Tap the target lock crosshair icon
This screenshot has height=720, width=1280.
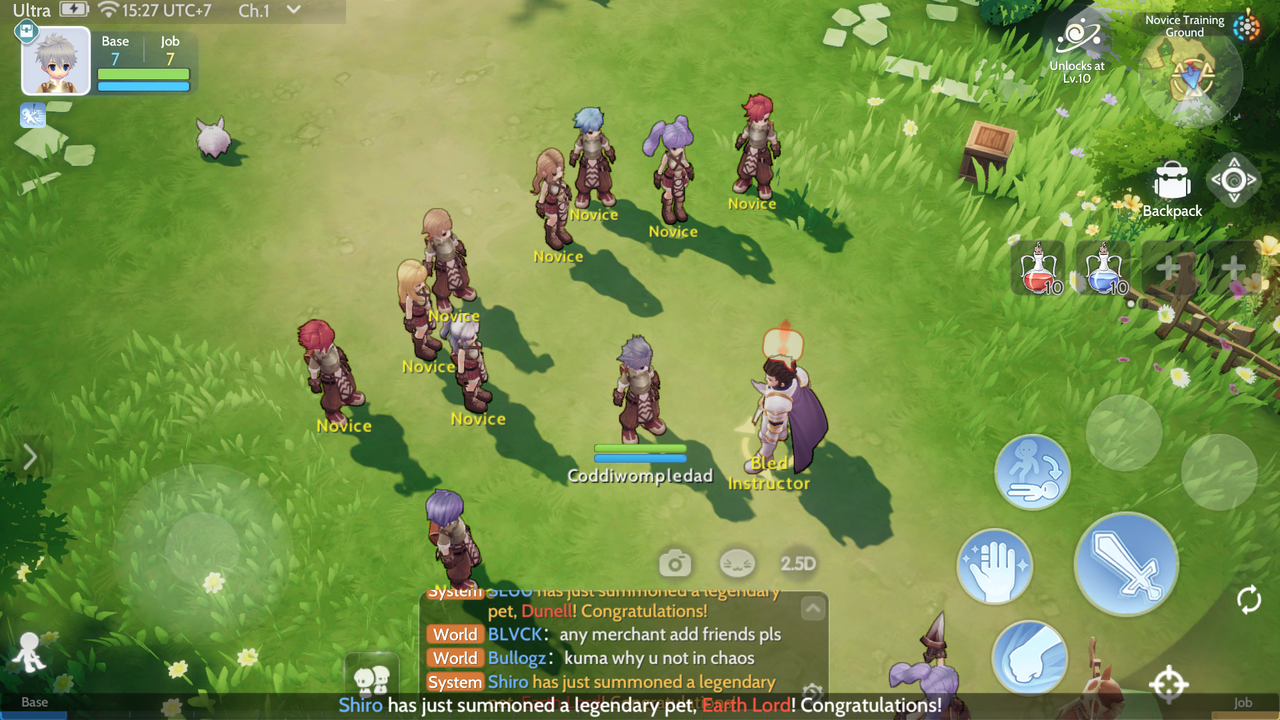pos(1168,684)
